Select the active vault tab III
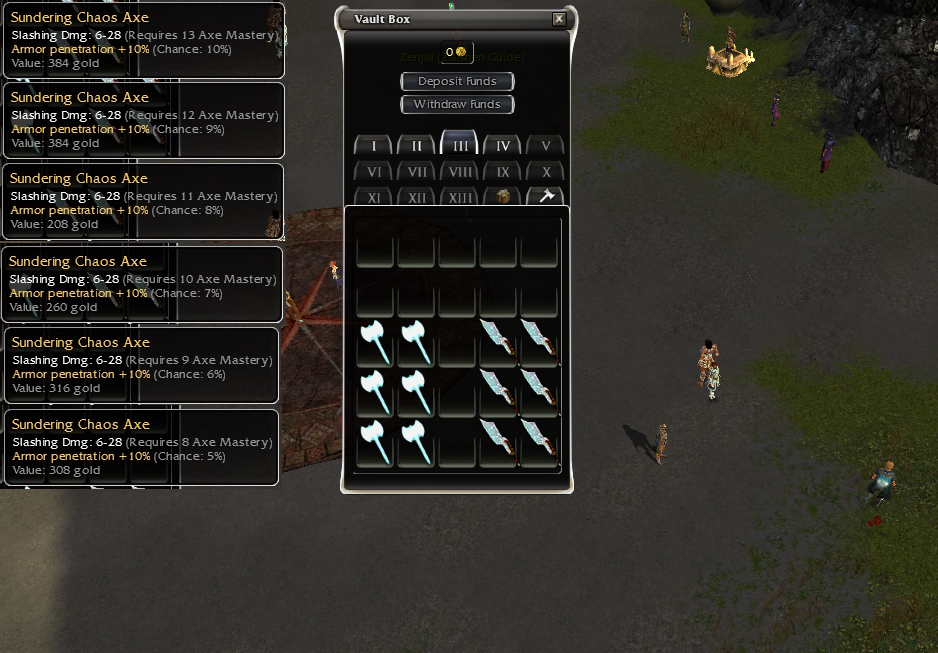 tap(460, 145)
